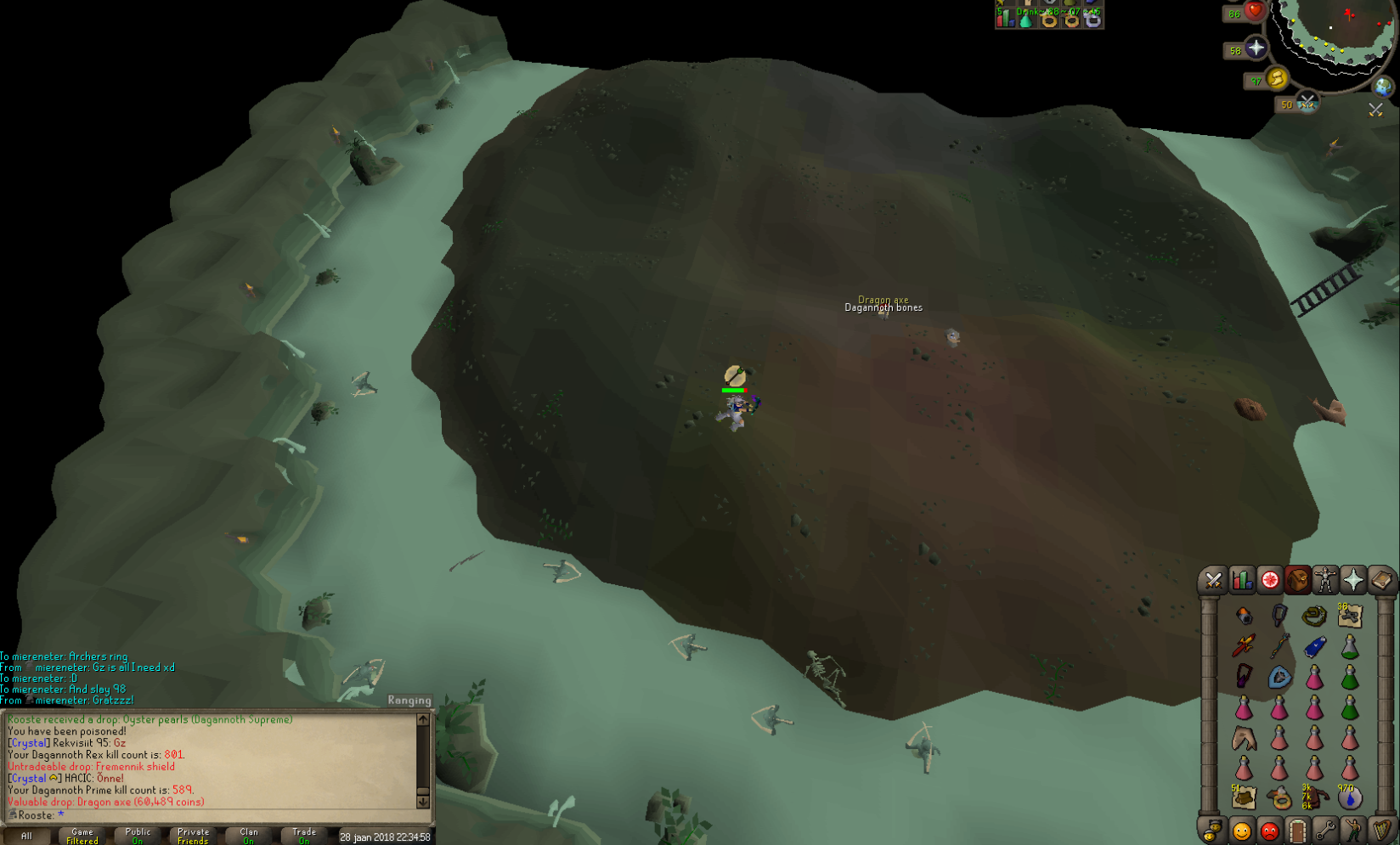Open the Friends list tab
Viewport: 1400px width, 845px height.
pyautogui.click(x=1240, y=831)
